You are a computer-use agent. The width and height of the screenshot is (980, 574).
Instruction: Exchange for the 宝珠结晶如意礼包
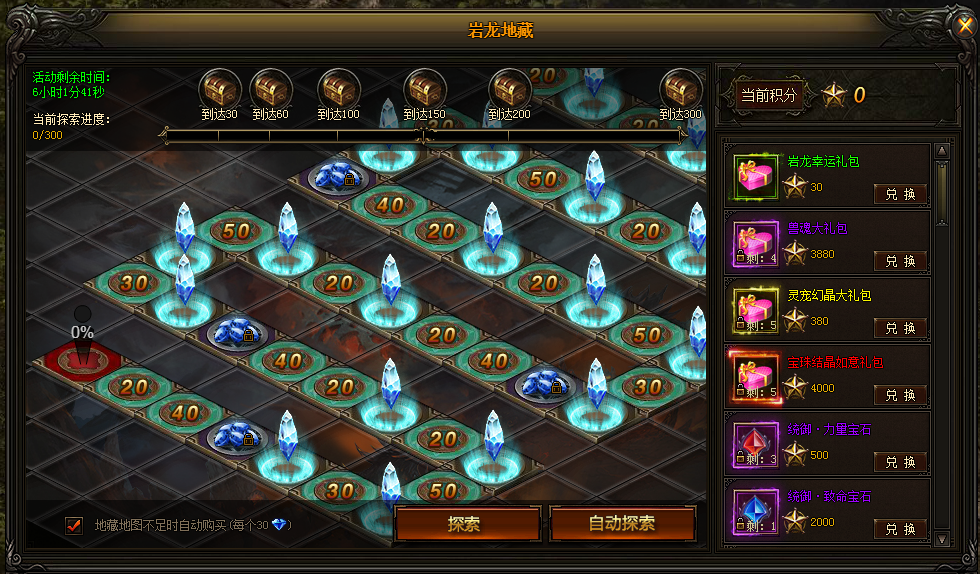[900, 395]
